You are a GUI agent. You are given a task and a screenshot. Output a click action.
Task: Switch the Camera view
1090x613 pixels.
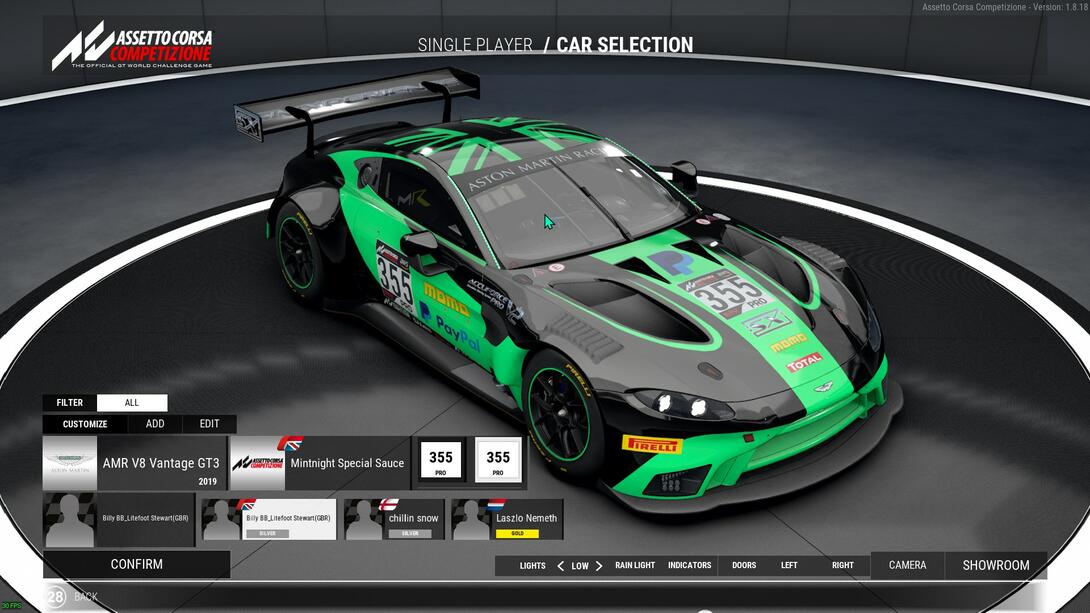[907, 565]
